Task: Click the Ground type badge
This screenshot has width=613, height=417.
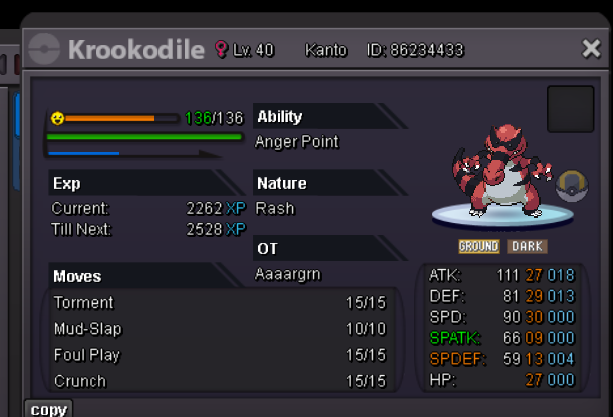Action: [479, 246]
